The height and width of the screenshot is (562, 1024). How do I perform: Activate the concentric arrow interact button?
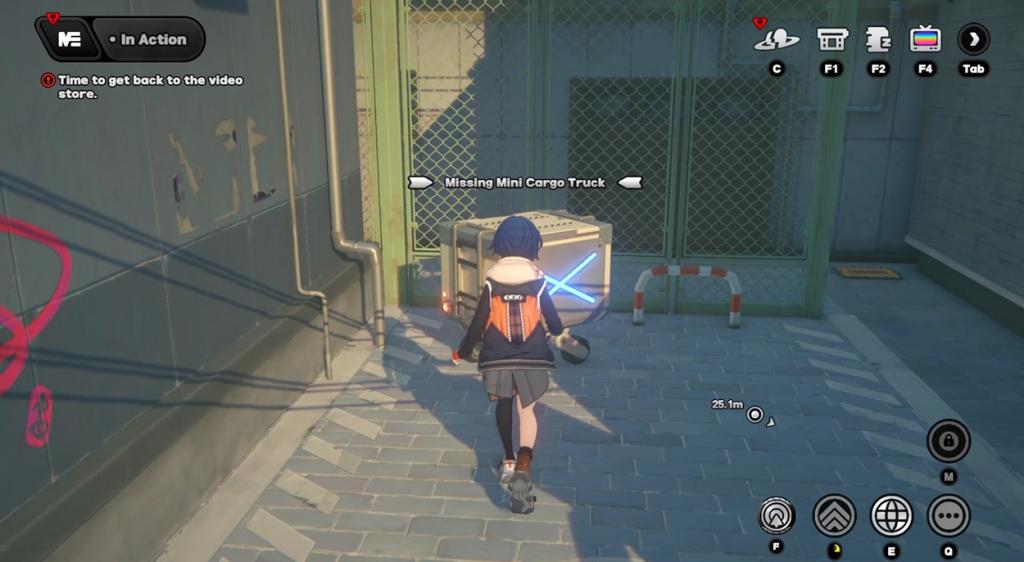coord(777,515)
